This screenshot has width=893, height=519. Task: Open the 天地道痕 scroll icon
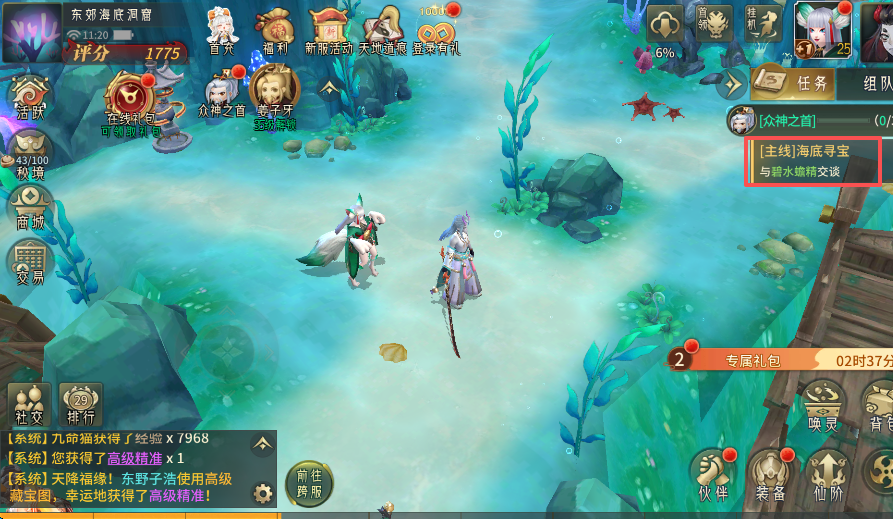point(382,29)
